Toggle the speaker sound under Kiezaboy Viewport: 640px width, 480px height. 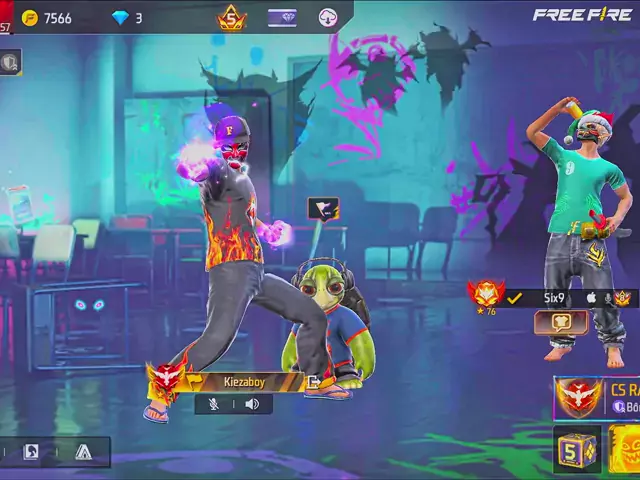click(252, 404)
